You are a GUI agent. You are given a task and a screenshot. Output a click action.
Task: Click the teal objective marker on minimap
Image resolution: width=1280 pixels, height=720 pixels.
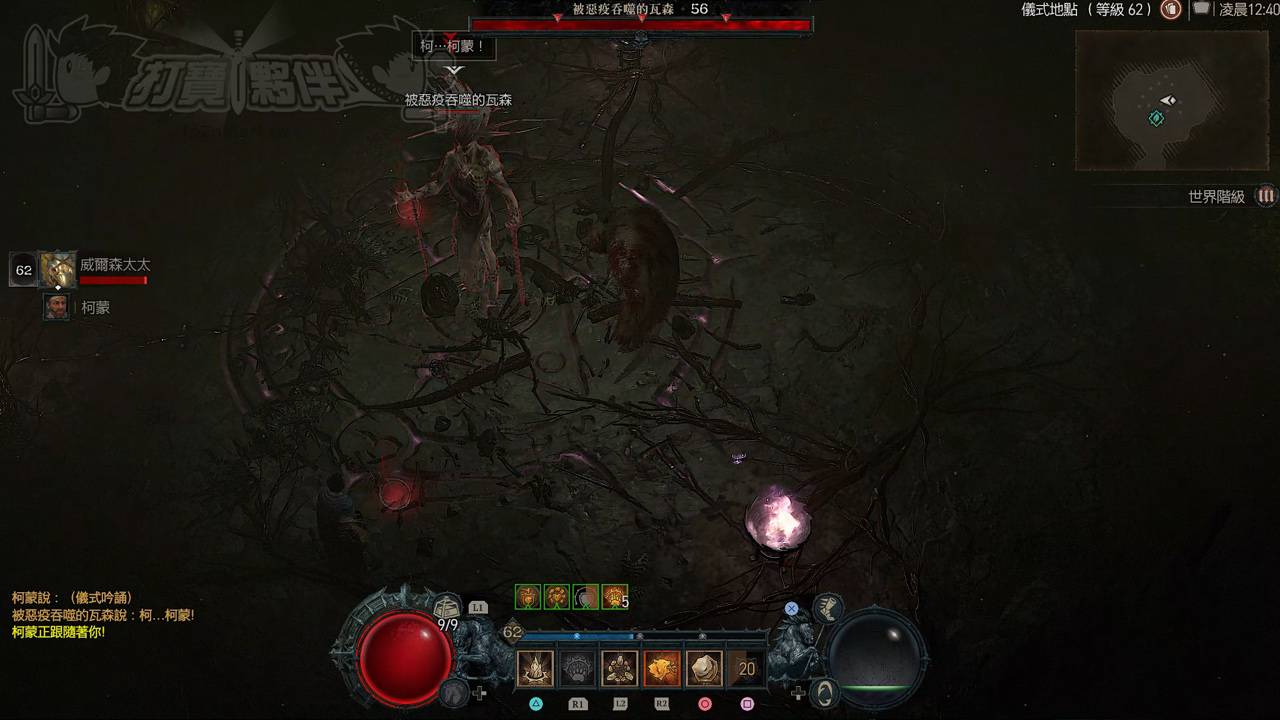click(1156, 118)
